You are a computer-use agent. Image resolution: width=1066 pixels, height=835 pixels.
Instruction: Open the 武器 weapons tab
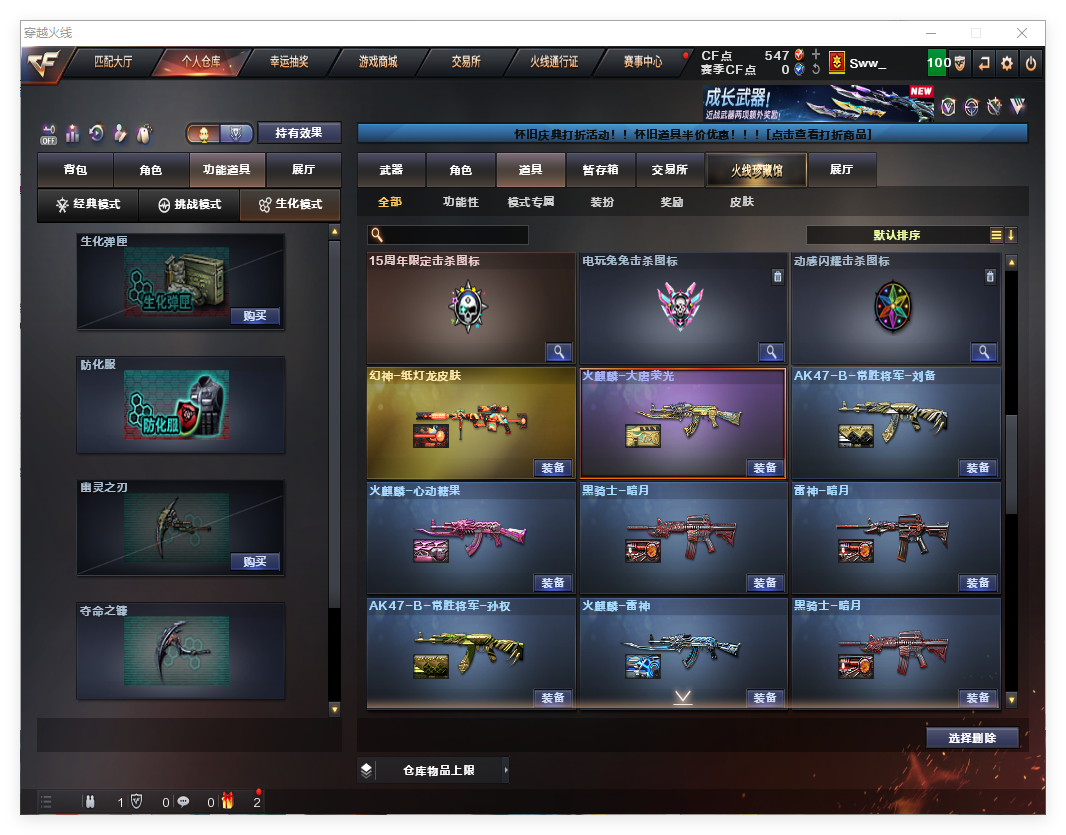pos(391,170)
